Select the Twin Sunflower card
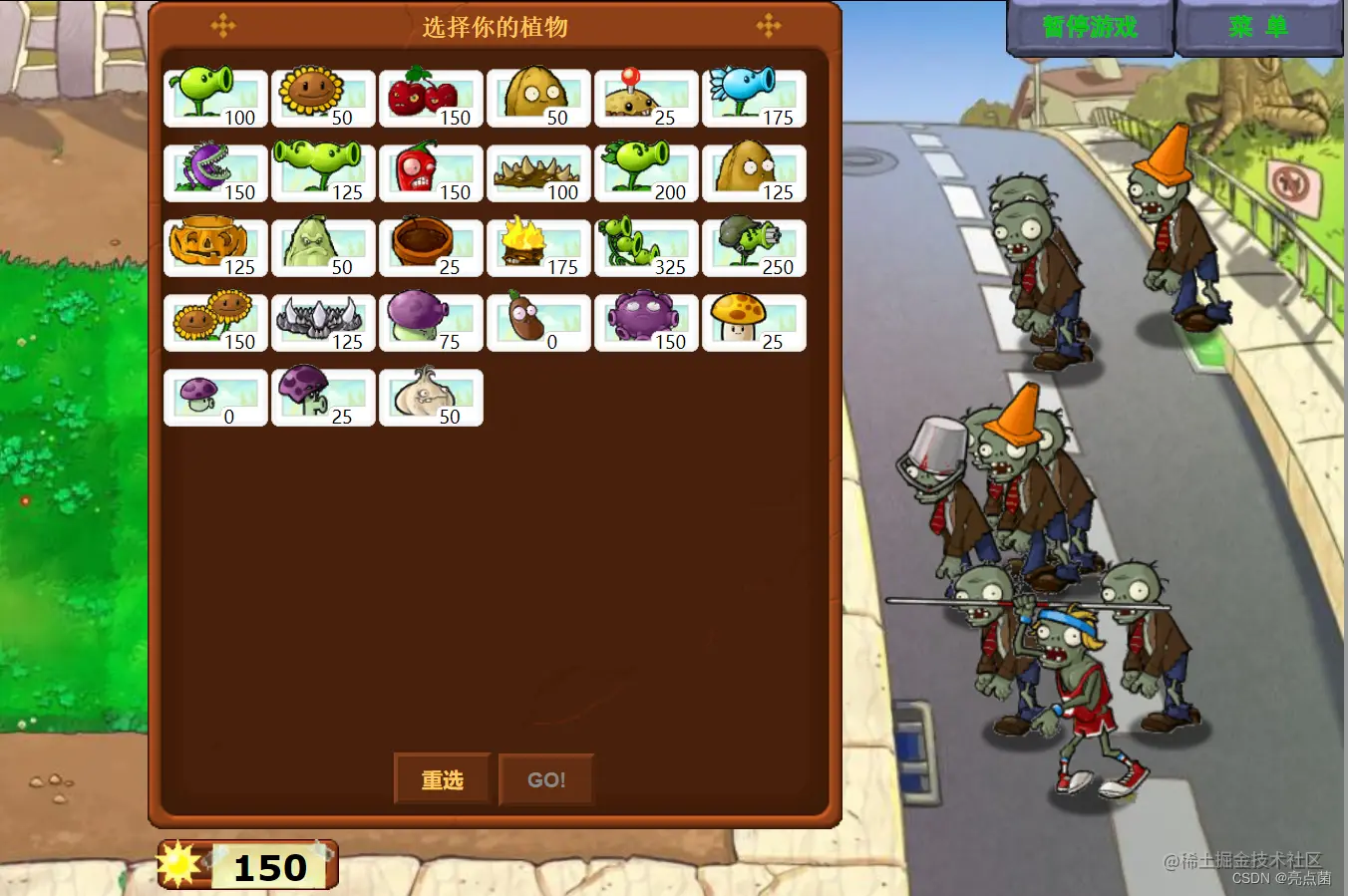 pos(215,323)
